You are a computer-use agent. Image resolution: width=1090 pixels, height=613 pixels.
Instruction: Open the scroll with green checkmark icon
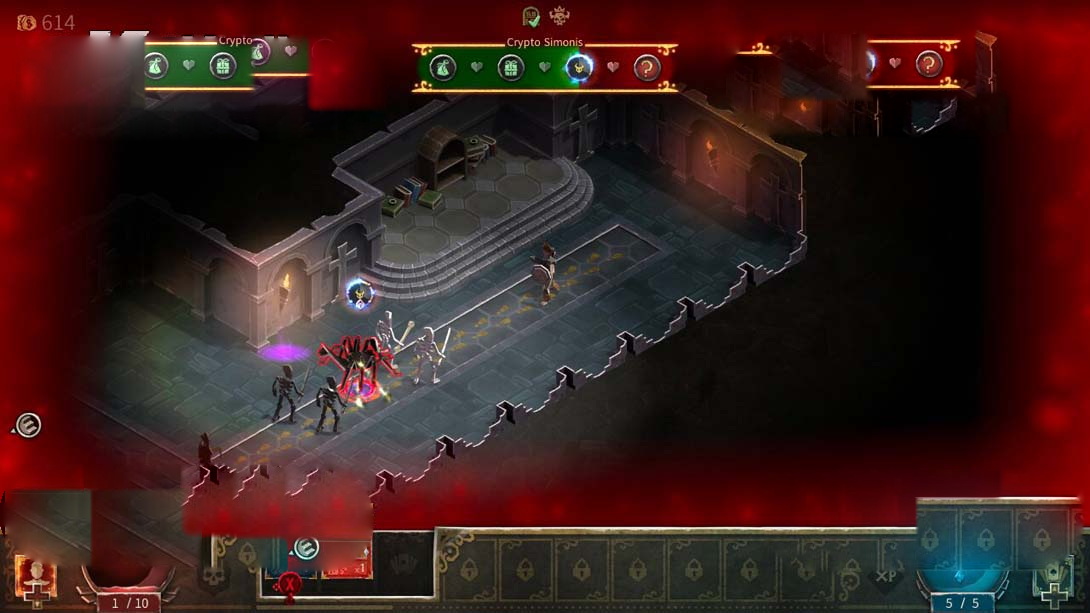point(532,16)
